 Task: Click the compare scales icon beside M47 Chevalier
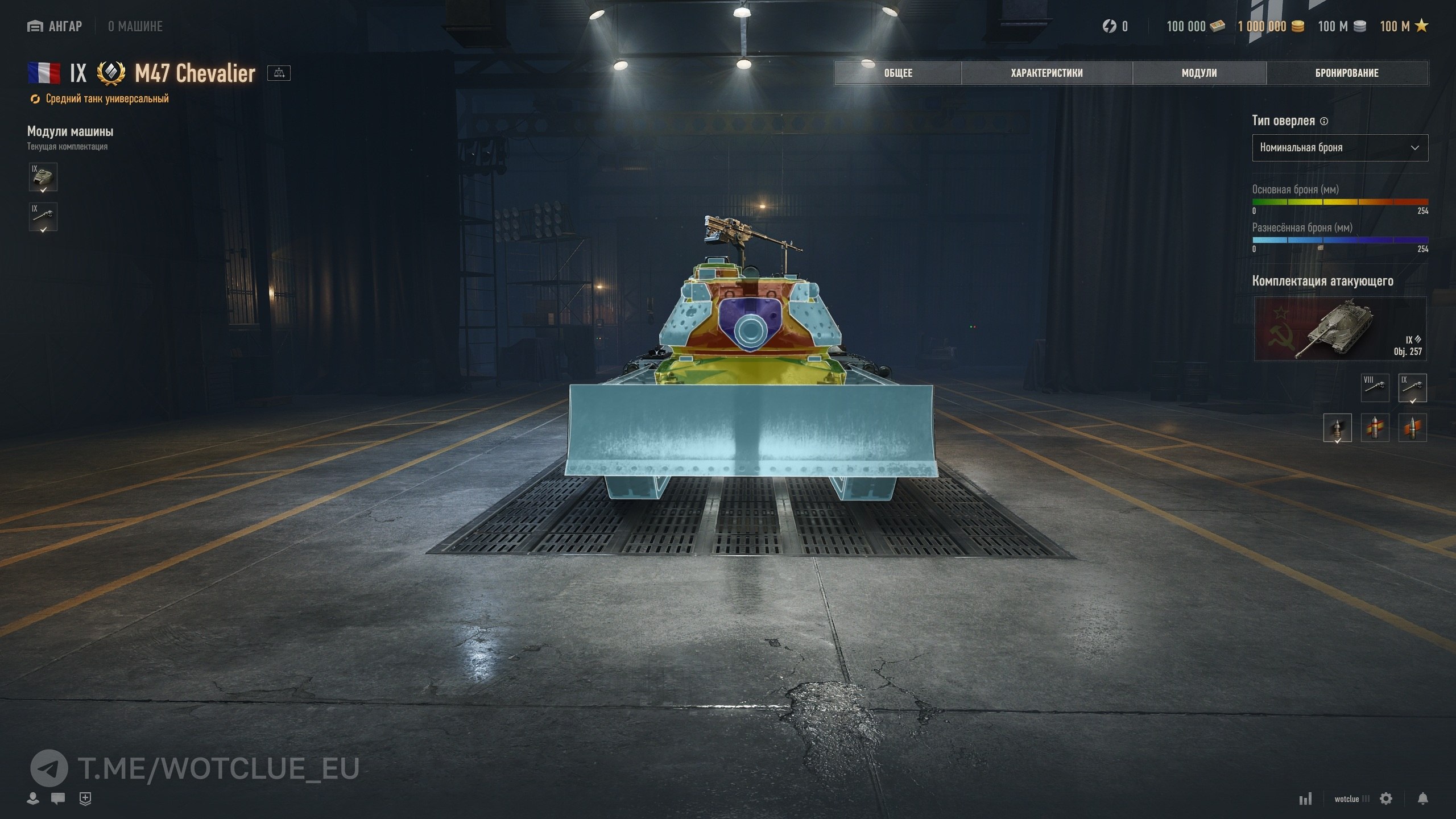[x=279, y=73]
